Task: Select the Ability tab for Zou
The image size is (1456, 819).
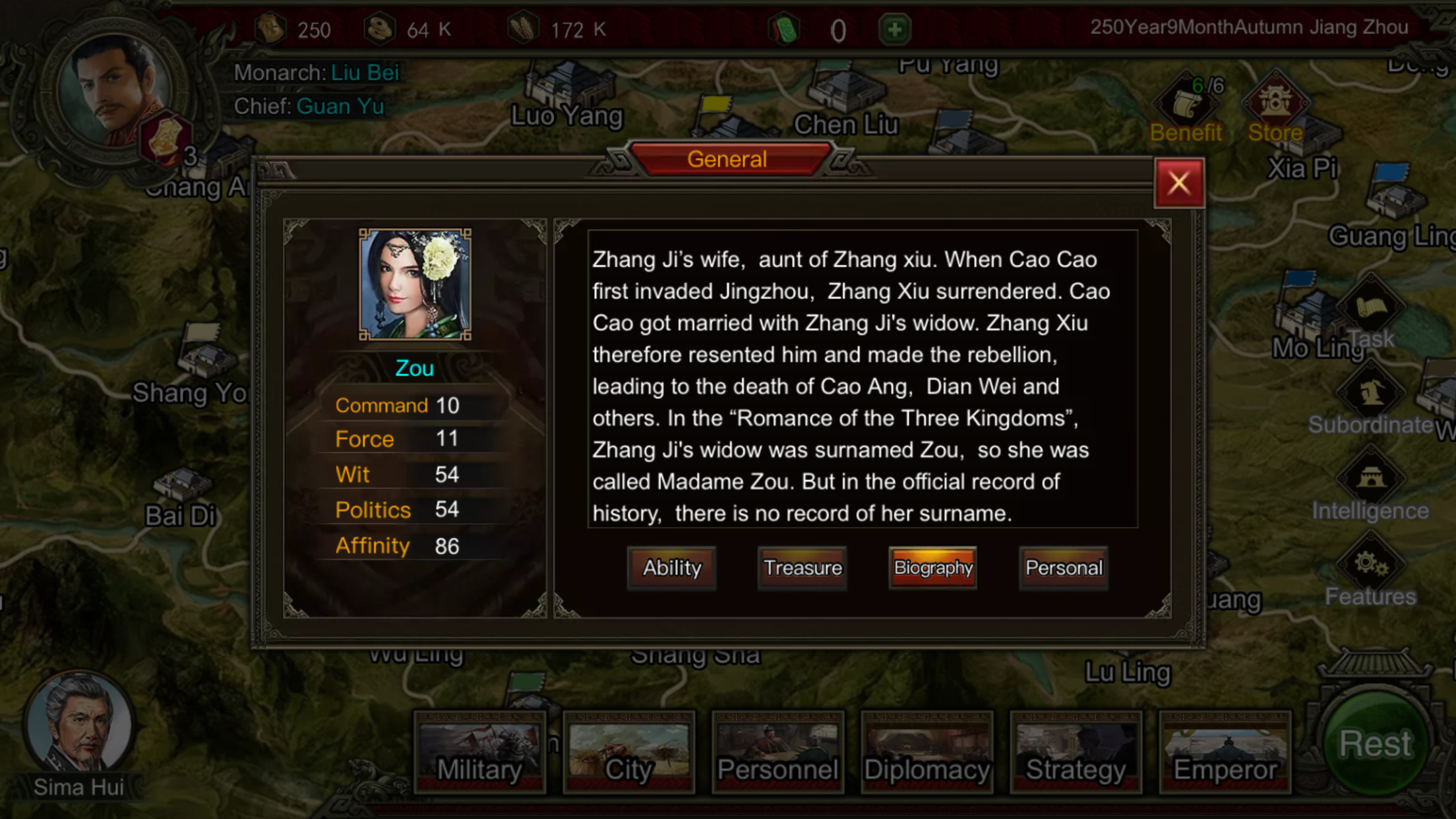Action: [671, 568]
